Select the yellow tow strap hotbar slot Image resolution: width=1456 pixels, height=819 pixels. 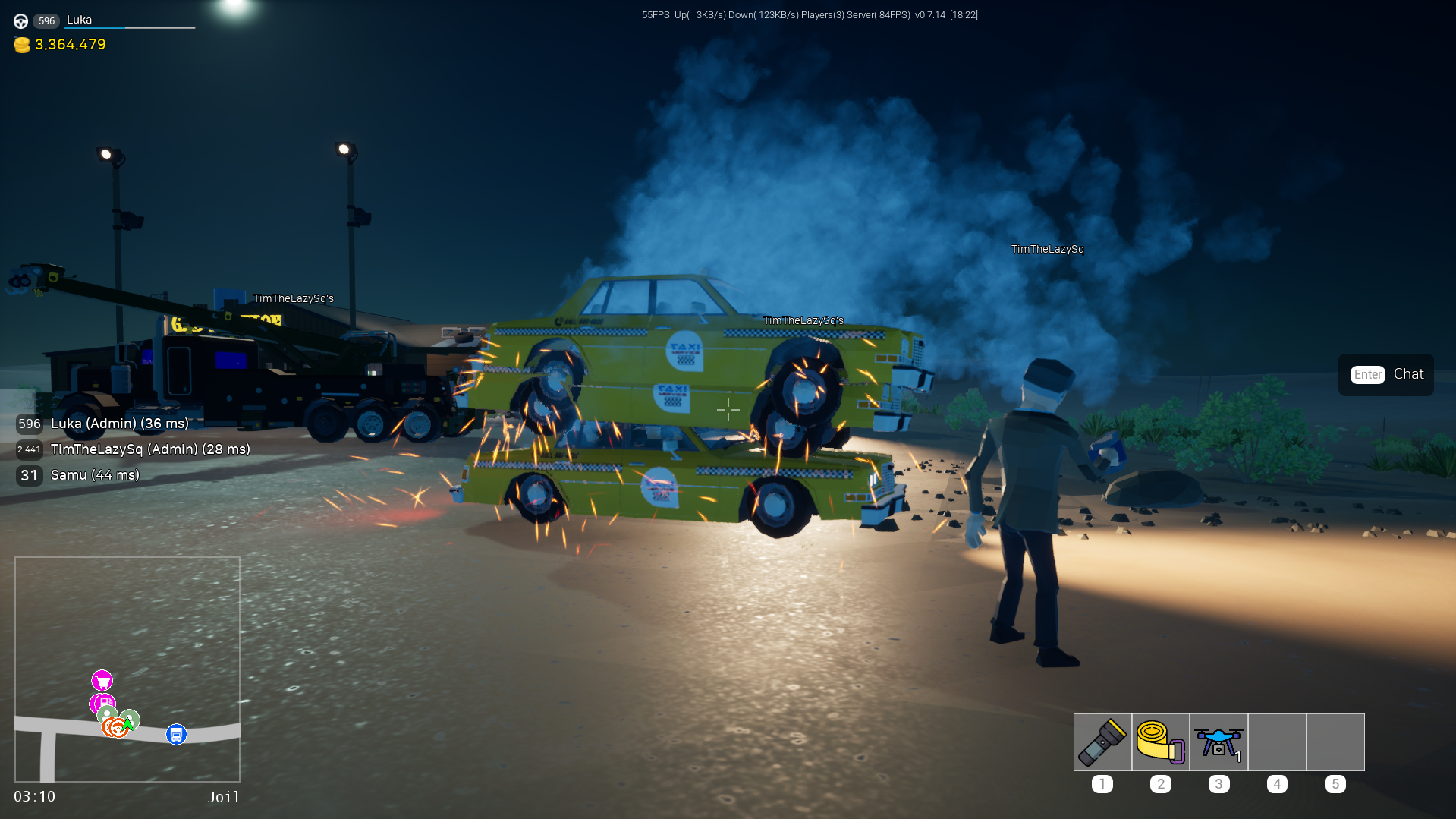point(1160,742)
